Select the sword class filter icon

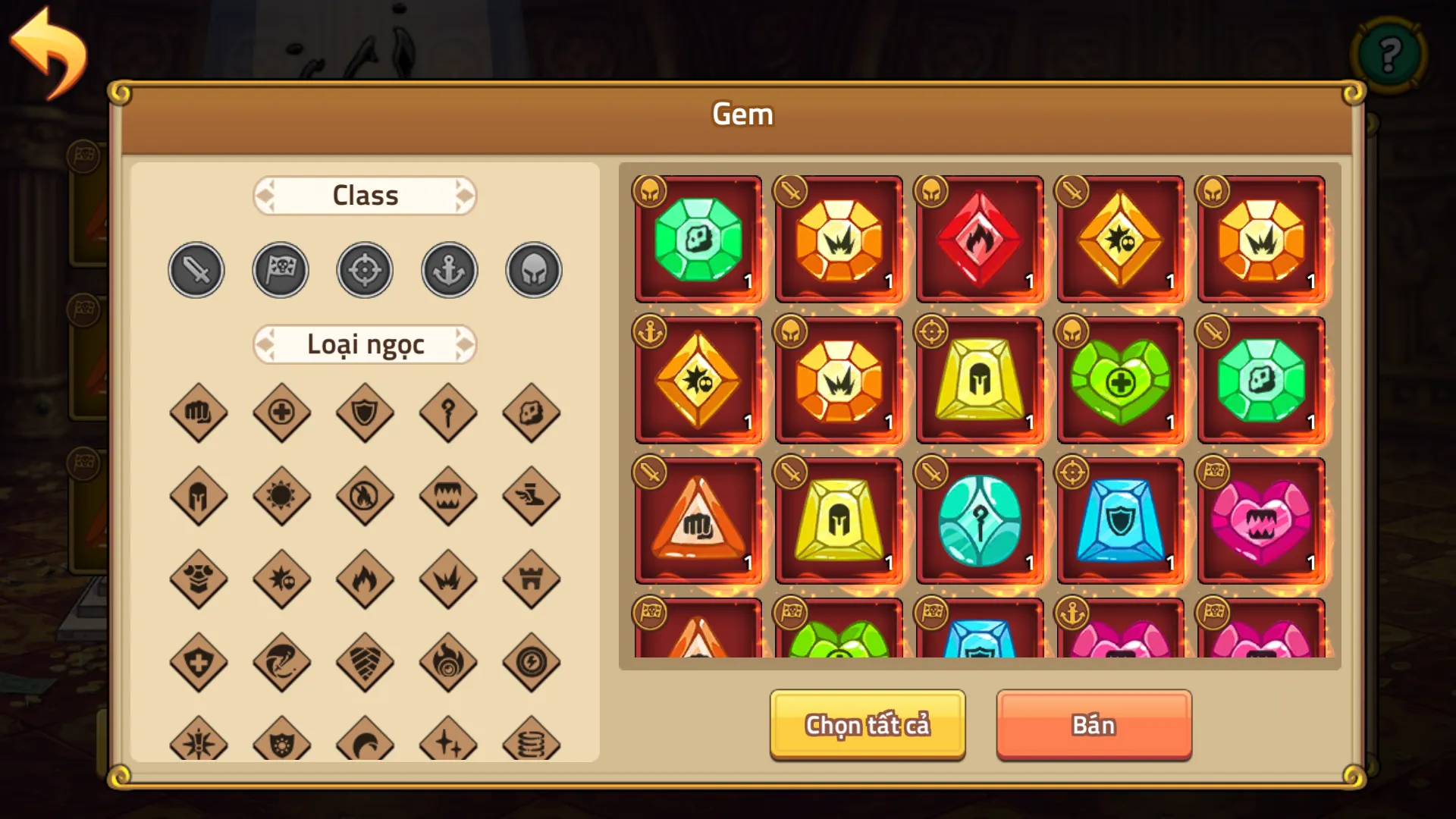click(196, 269)
